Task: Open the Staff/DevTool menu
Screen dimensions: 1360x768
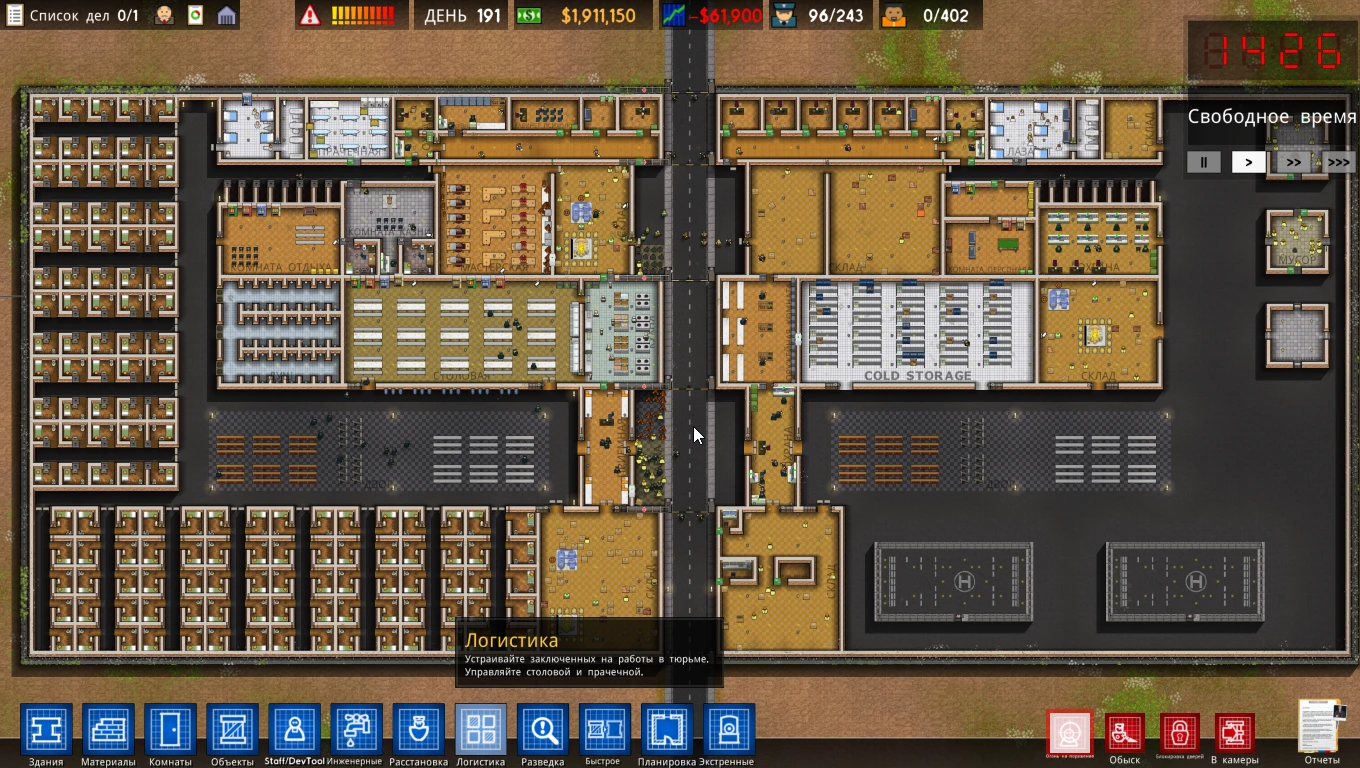Action: click(294, 730)
